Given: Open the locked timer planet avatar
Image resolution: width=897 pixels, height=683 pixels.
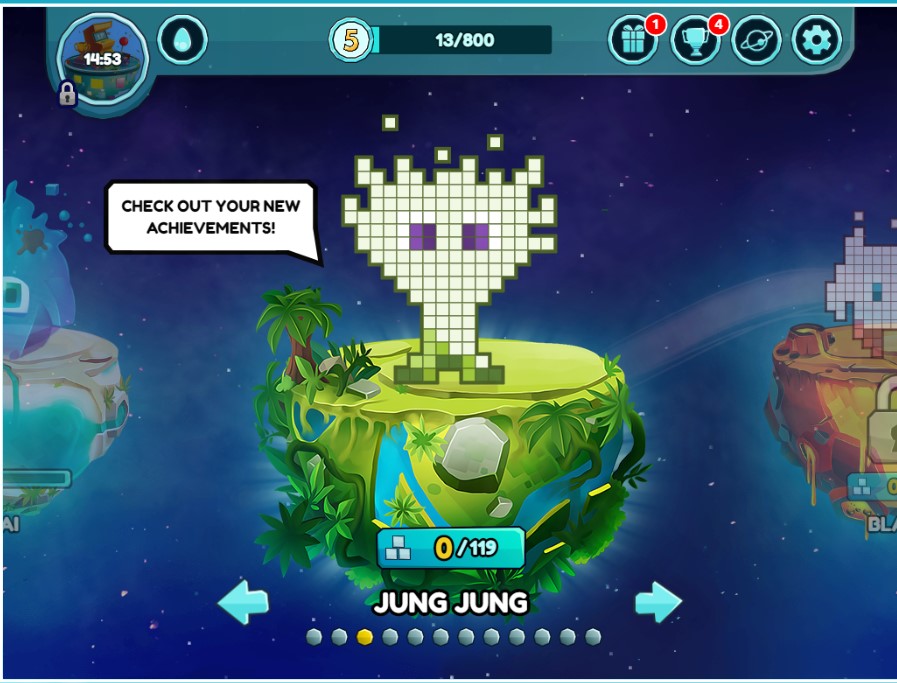Looking at the screenshot, I should click(103, 57).
